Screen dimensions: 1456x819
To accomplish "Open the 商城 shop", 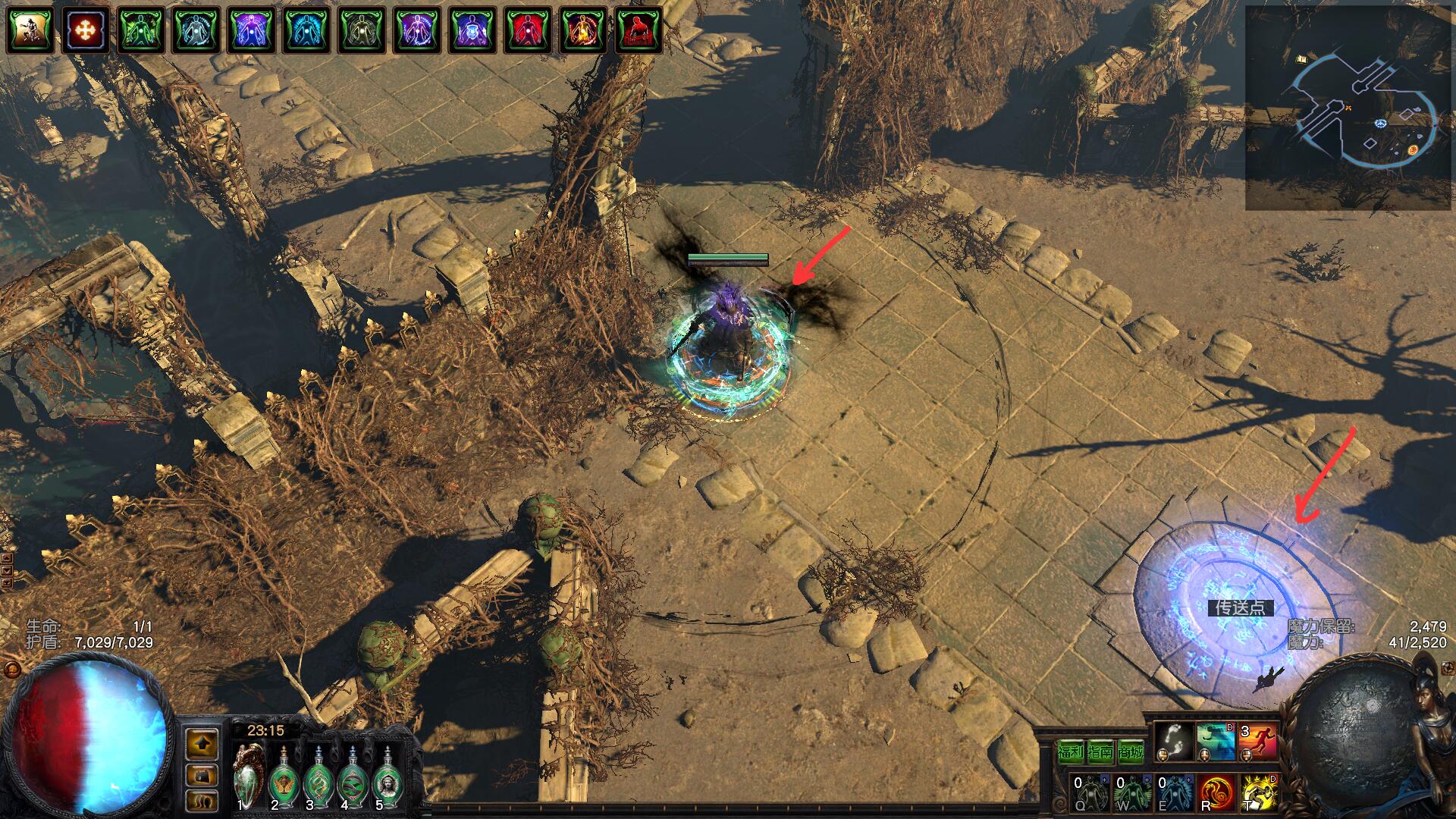I will (1131, 752).
